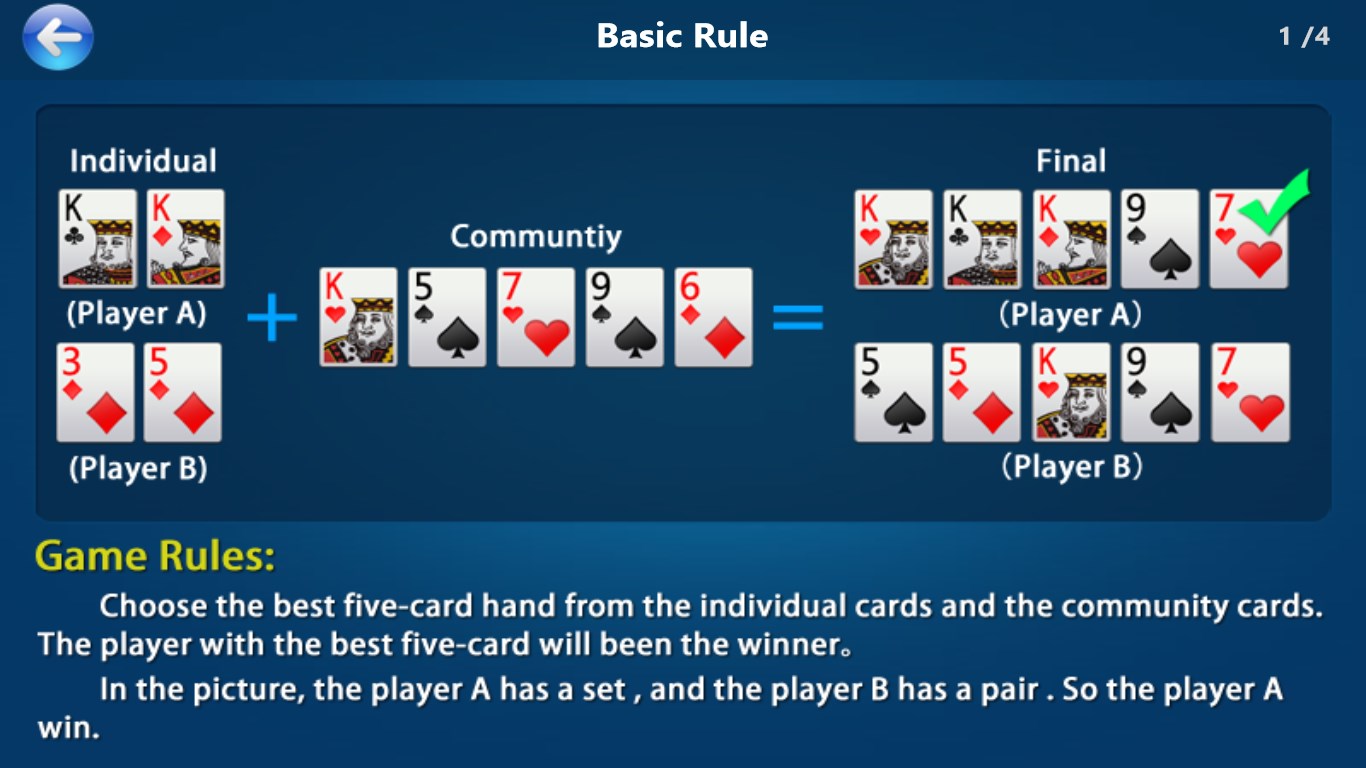Select Player A's King of Diamonds card

click(184, 240)
